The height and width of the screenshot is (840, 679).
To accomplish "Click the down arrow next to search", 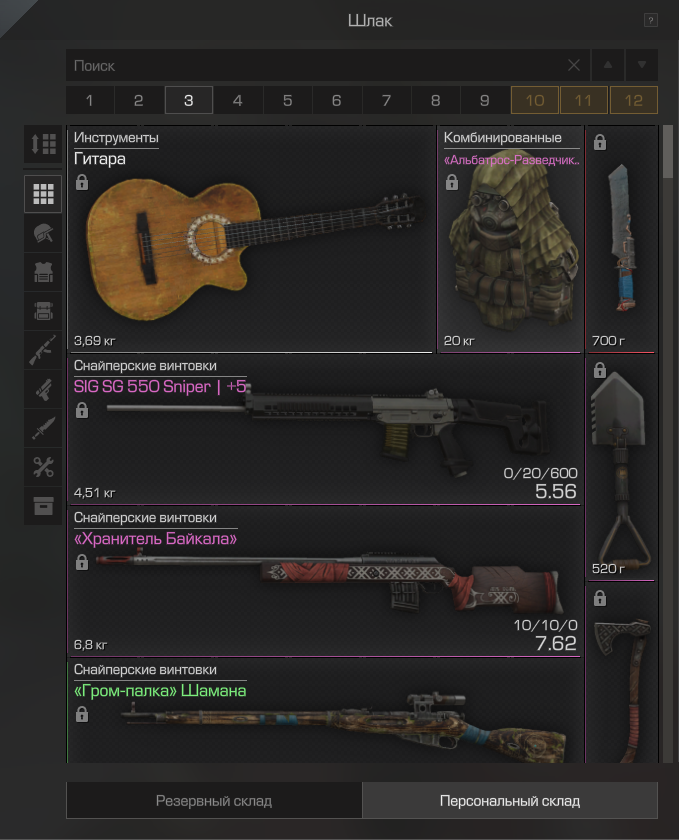I will (642, 66).
